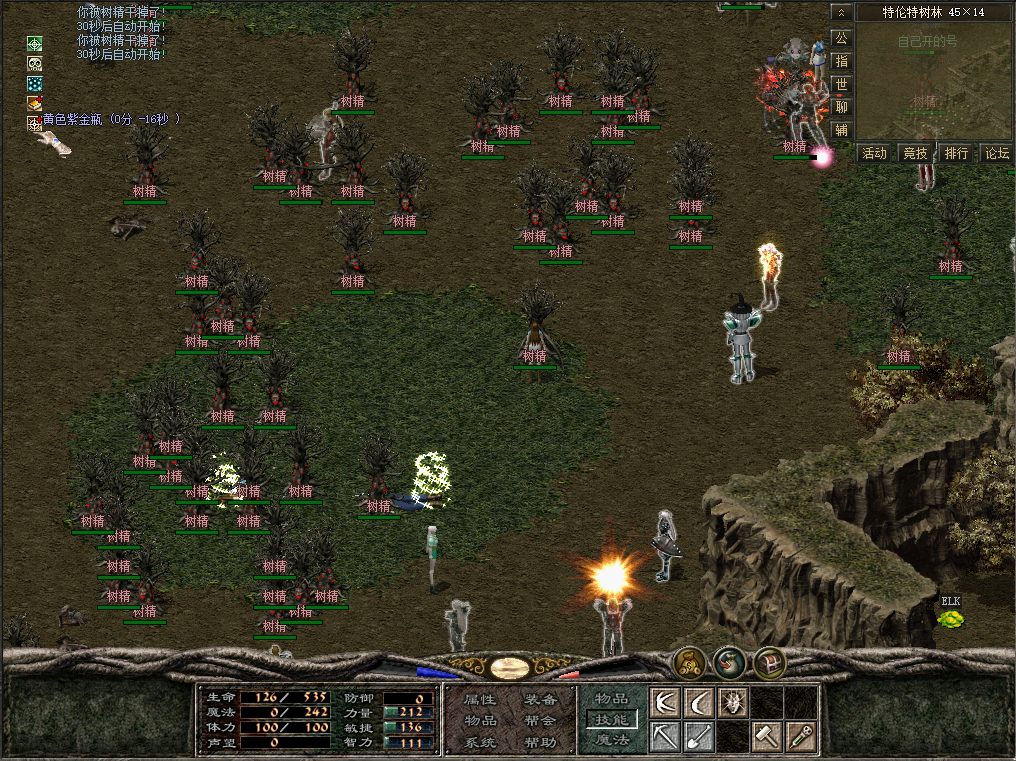Open the 竞技 arena button
The image size is (1016, 761).
pos(916,153)
